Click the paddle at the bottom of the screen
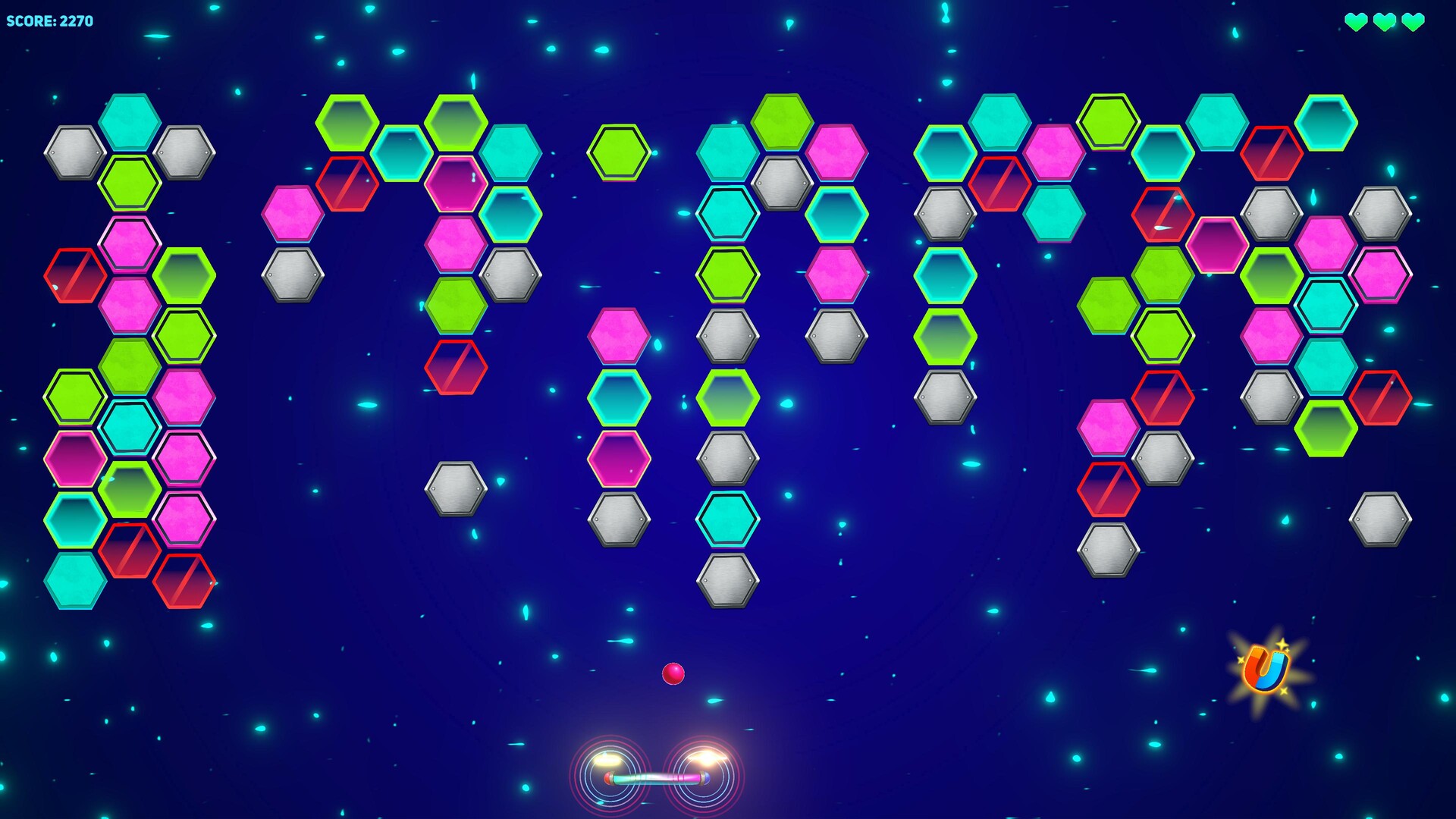Image resolution: width=1456 pixels, height=819 pixels. coord(656,780)
